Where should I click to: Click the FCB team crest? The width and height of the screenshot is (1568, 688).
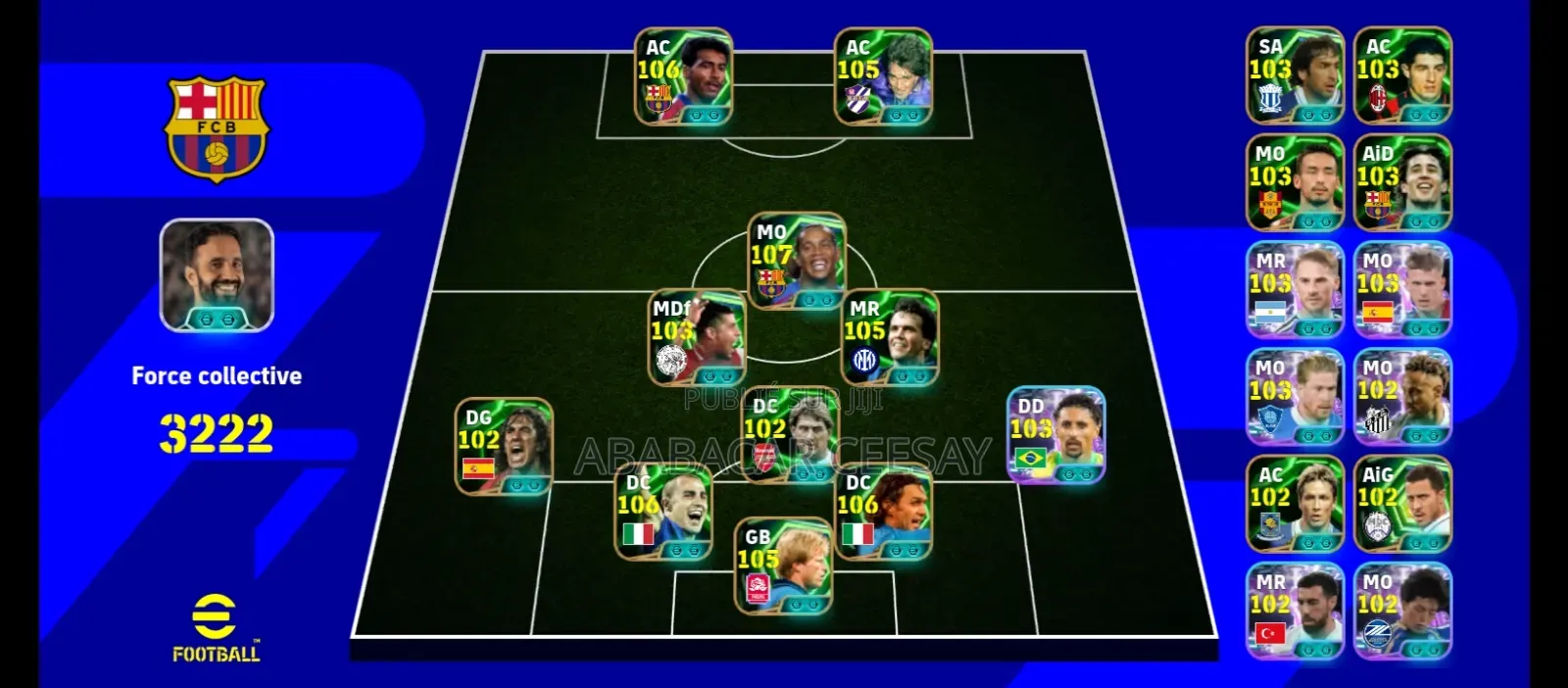pyautogui.click(x=217, y=128)
